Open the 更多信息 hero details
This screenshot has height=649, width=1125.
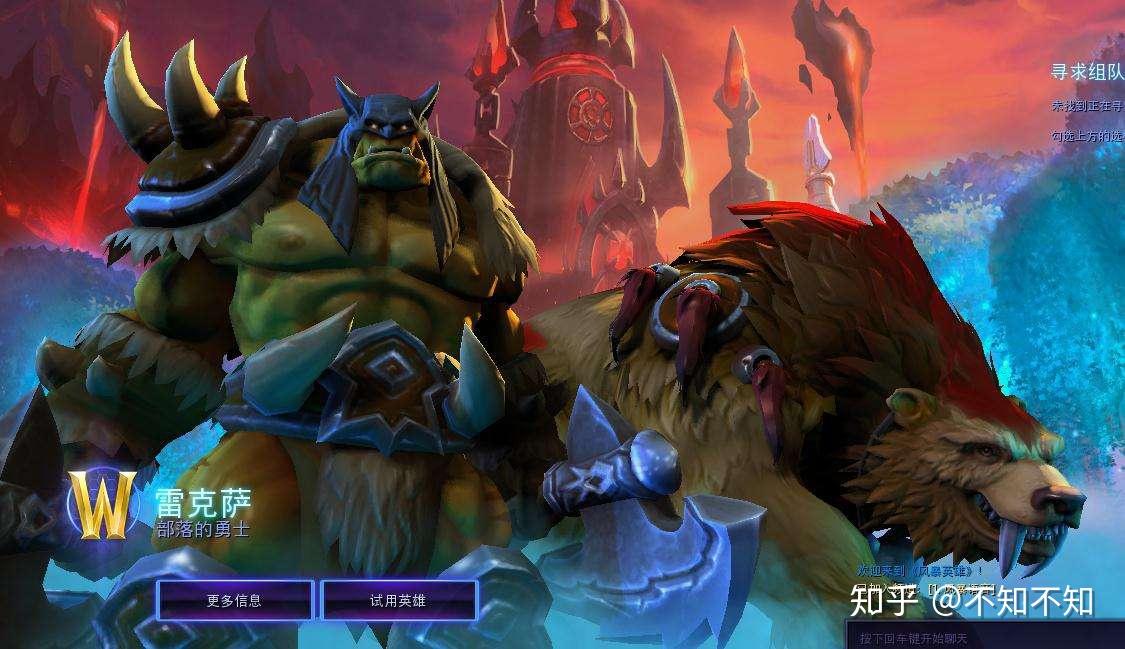click(x=234, y=601)
